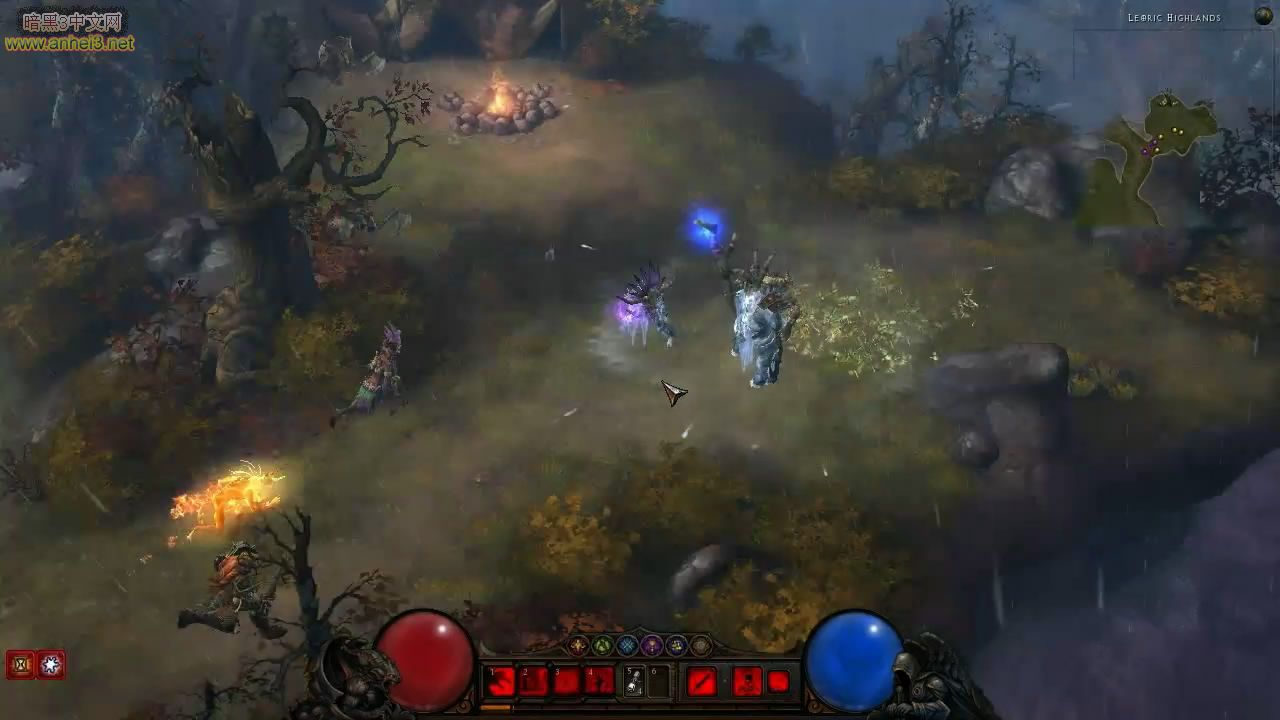The height and width of the screenshot is (720, 1280).
Task: Click the white starburst buff icon
Action: 51,664
